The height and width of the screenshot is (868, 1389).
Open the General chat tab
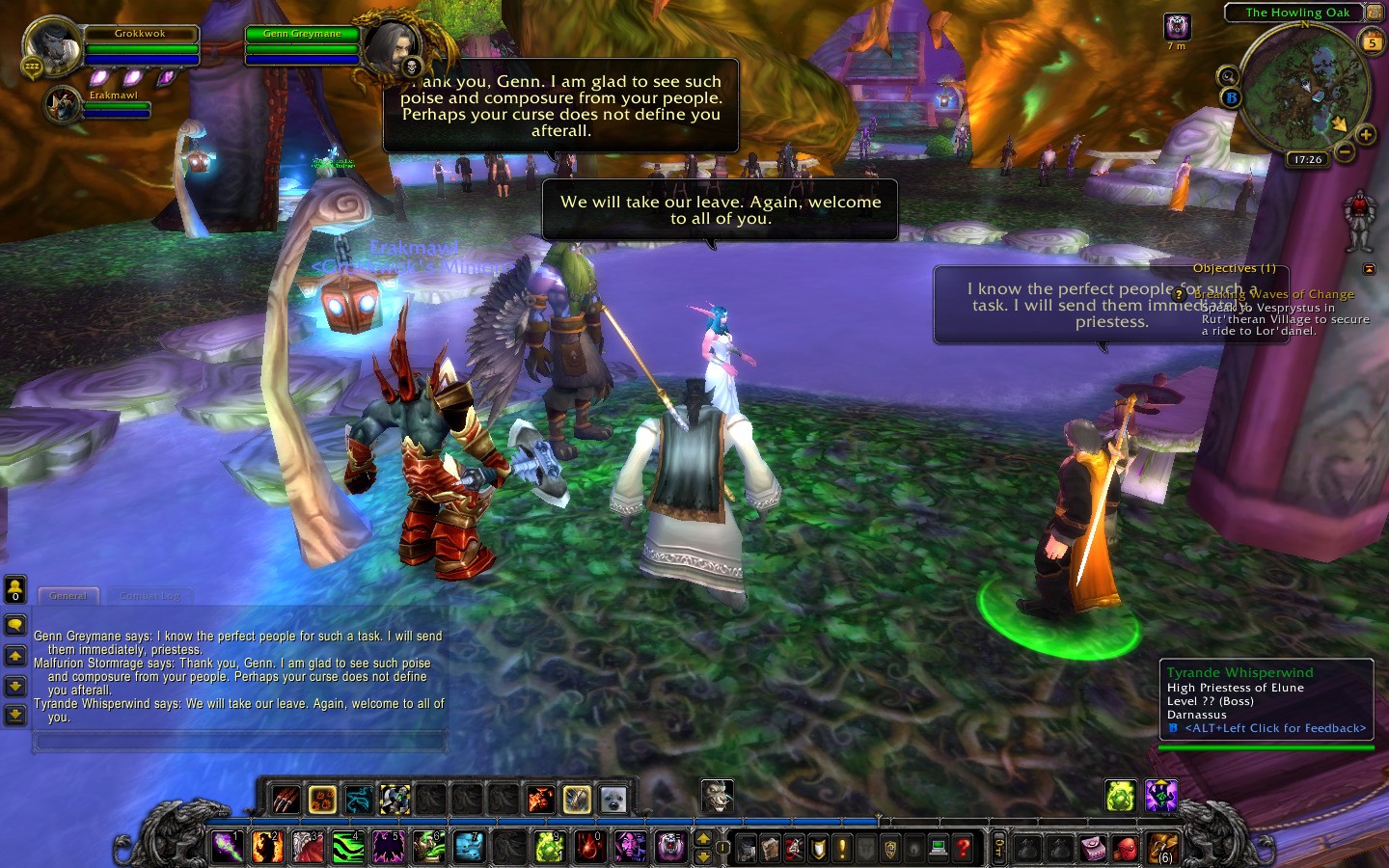tap(68, 596)
